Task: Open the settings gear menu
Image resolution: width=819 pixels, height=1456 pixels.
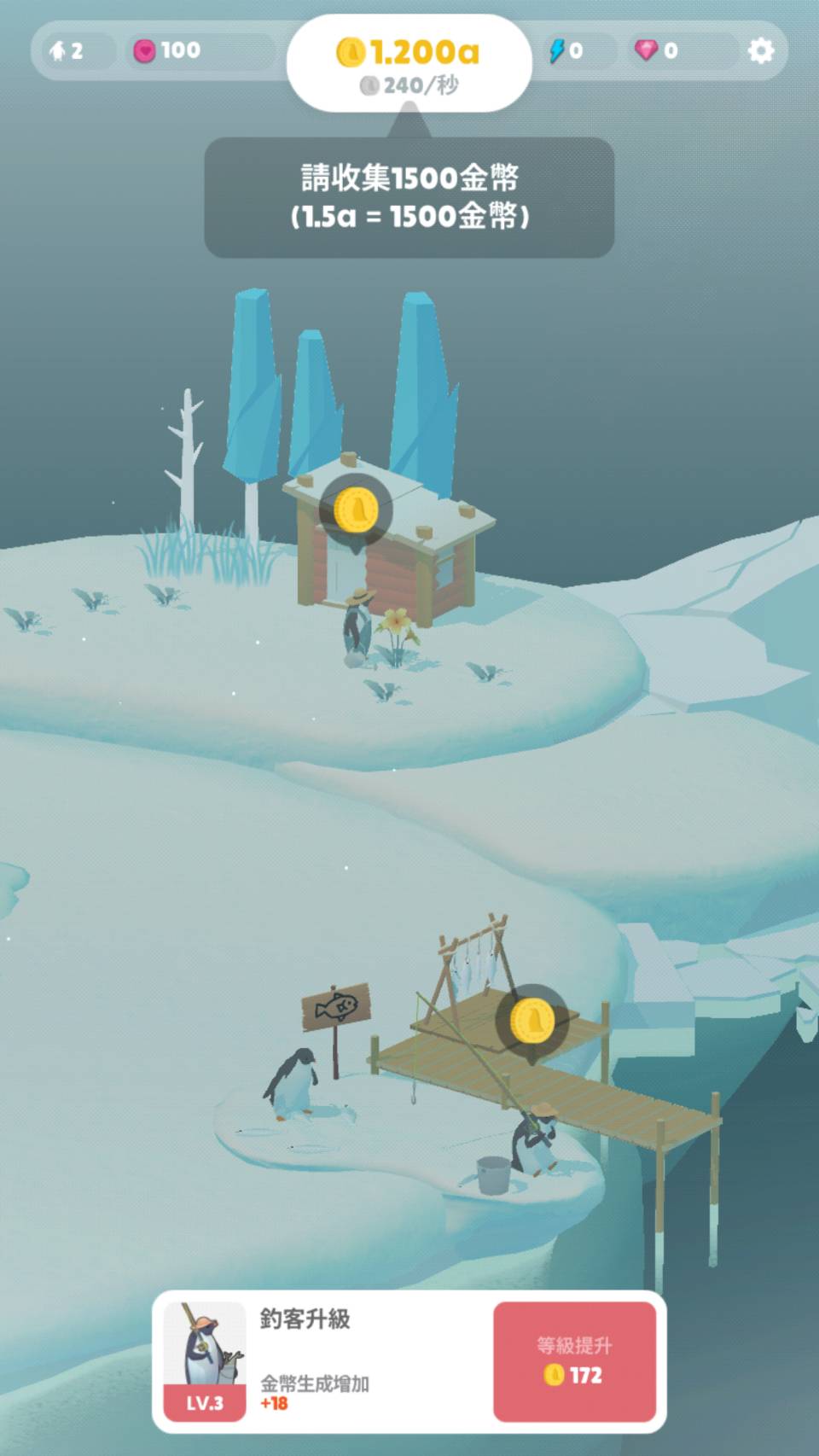Action: tap(760, 51)
